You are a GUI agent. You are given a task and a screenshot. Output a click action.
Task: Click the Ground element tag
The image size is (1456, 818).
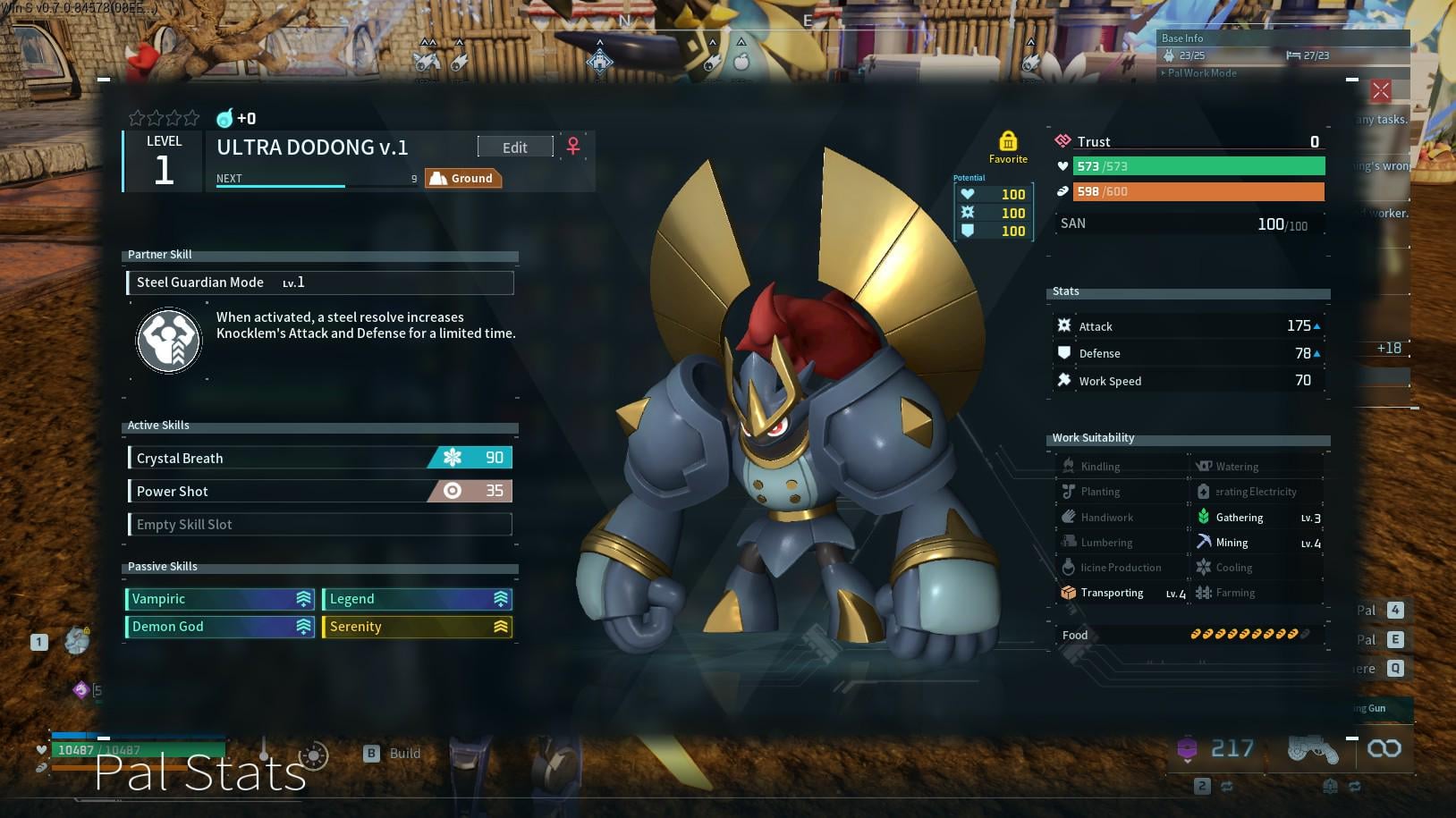click(463, 179)
